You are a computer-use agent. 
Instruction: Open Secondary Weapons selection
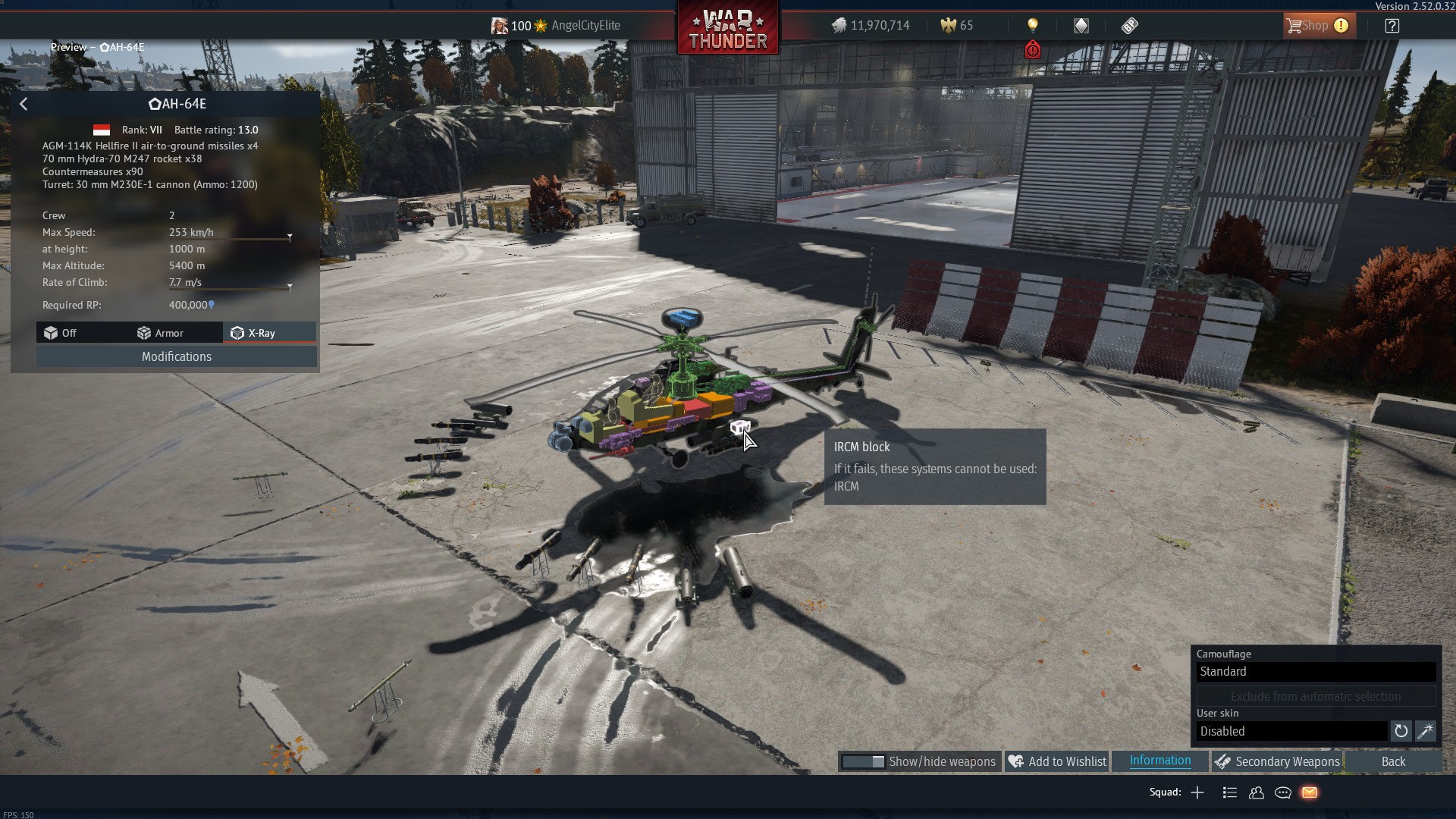[1277, 761]
